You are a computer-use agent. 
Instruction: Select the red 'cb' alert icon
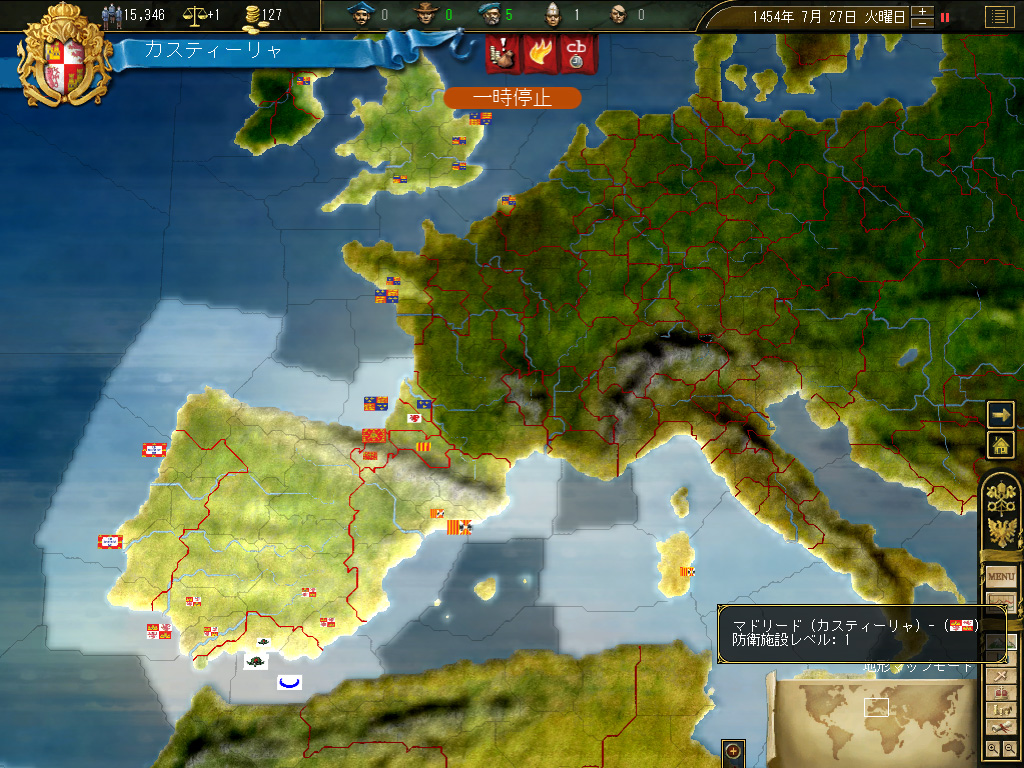[576, 54]
